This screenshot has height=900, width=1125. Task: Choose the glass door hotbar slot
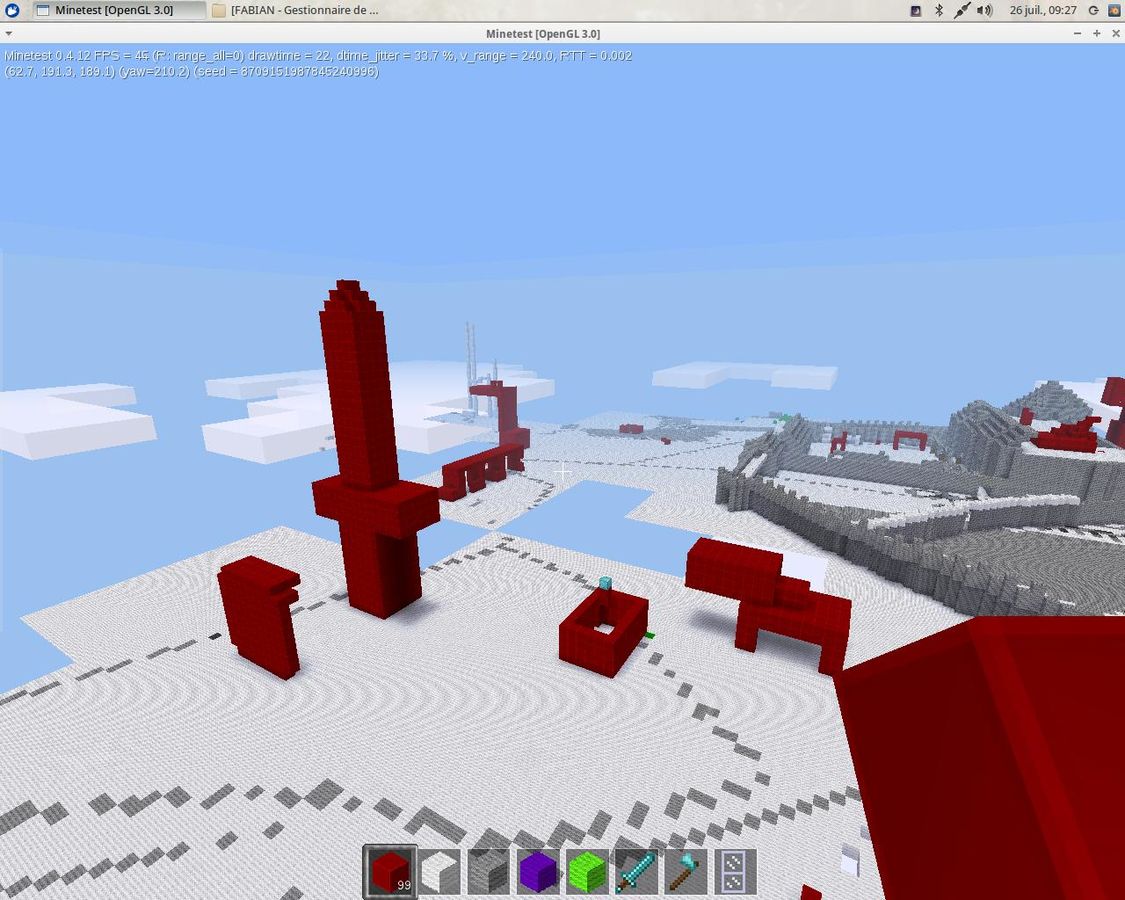pyautogui.click(x=733, y=871)
